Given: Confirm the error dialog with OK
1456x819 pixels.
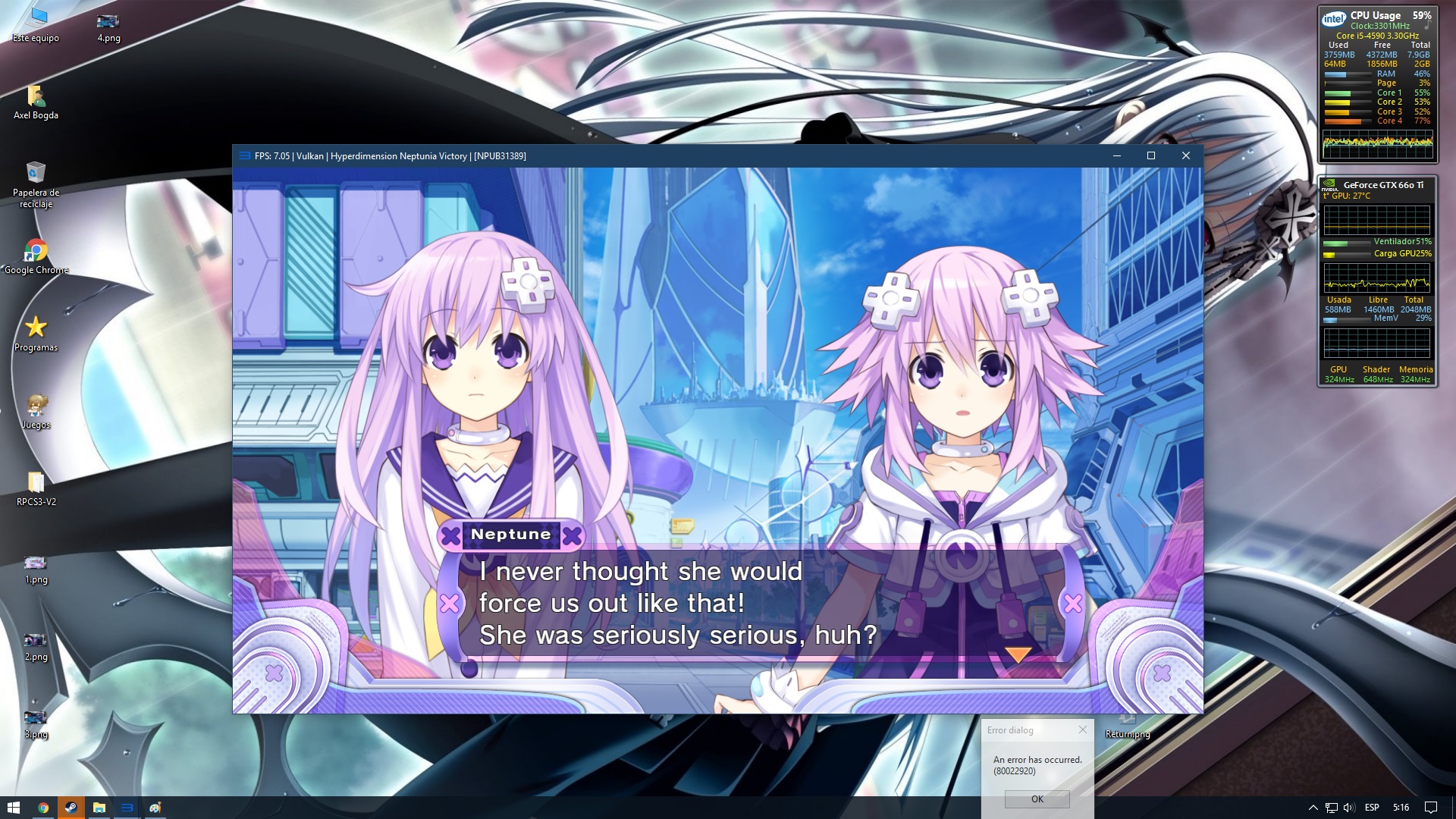Looking at the screenshot, I should (x=1037, y=799).
